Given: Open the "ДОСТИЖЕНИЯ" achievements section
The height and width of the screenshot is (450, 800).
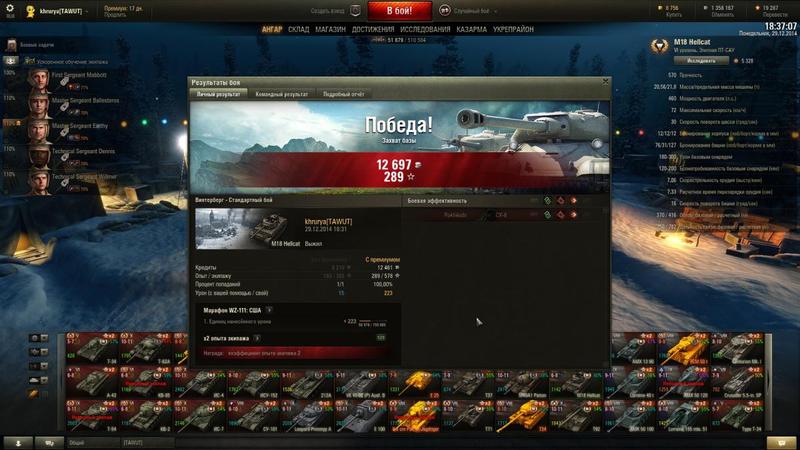Looking at the screenshot, I should [x=373, y=30].
